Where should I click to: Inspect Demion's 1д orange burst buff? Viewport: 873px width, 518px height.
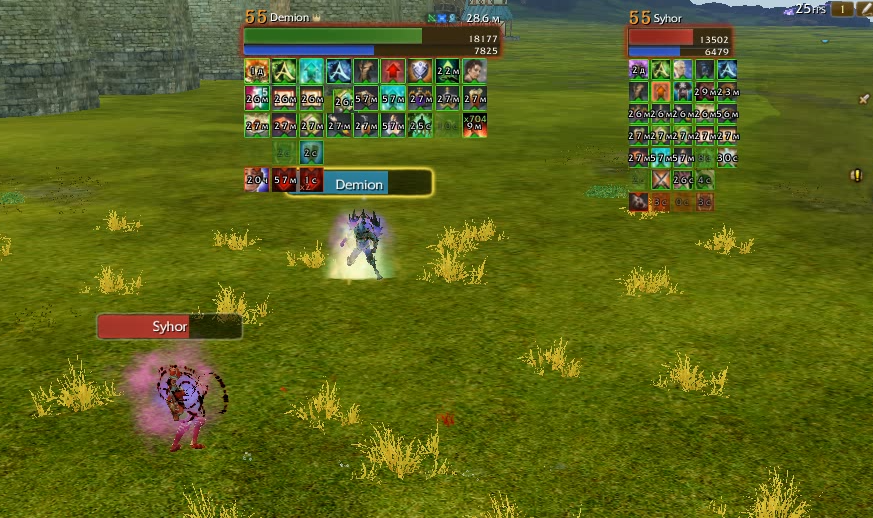[257, 71]
